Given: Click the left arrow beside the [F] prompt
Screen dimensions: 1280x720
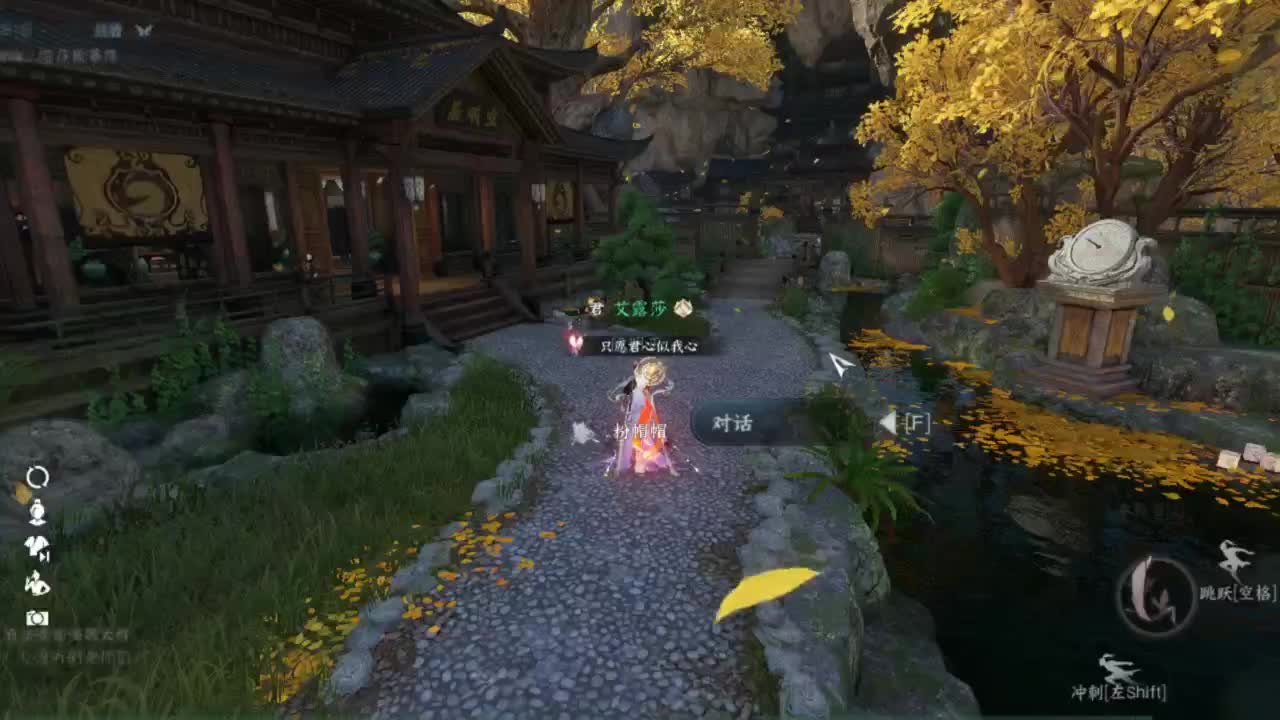Looking at the screenshot, I should click(886, 423).
